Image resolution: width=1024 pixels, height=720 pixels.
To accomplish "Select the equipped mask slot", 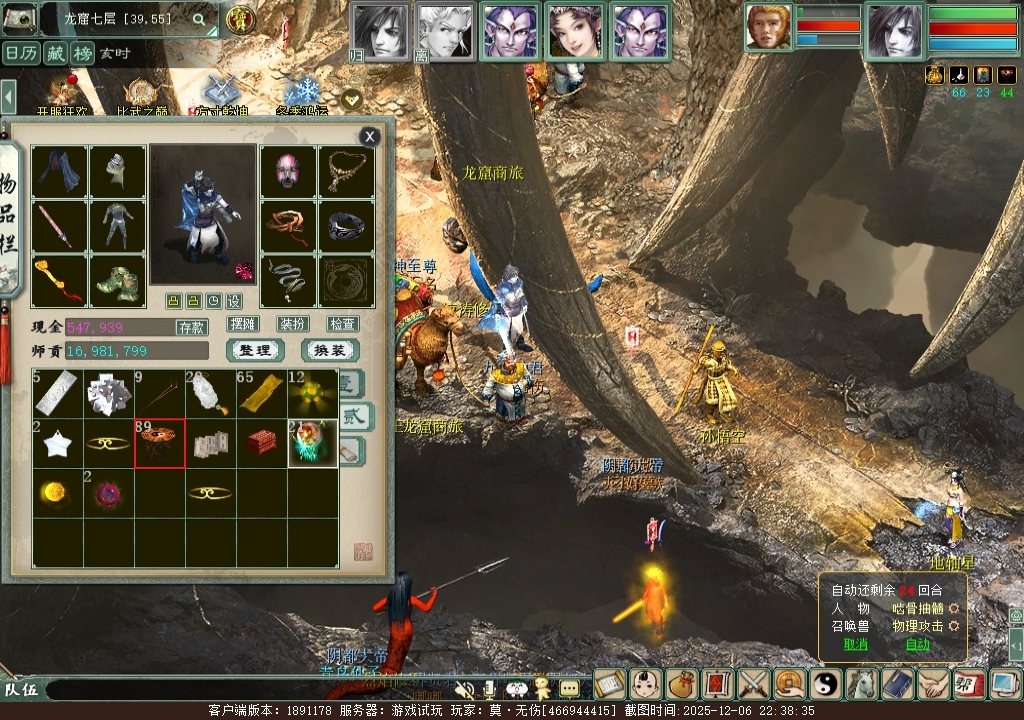I will (x=289, y=172).
